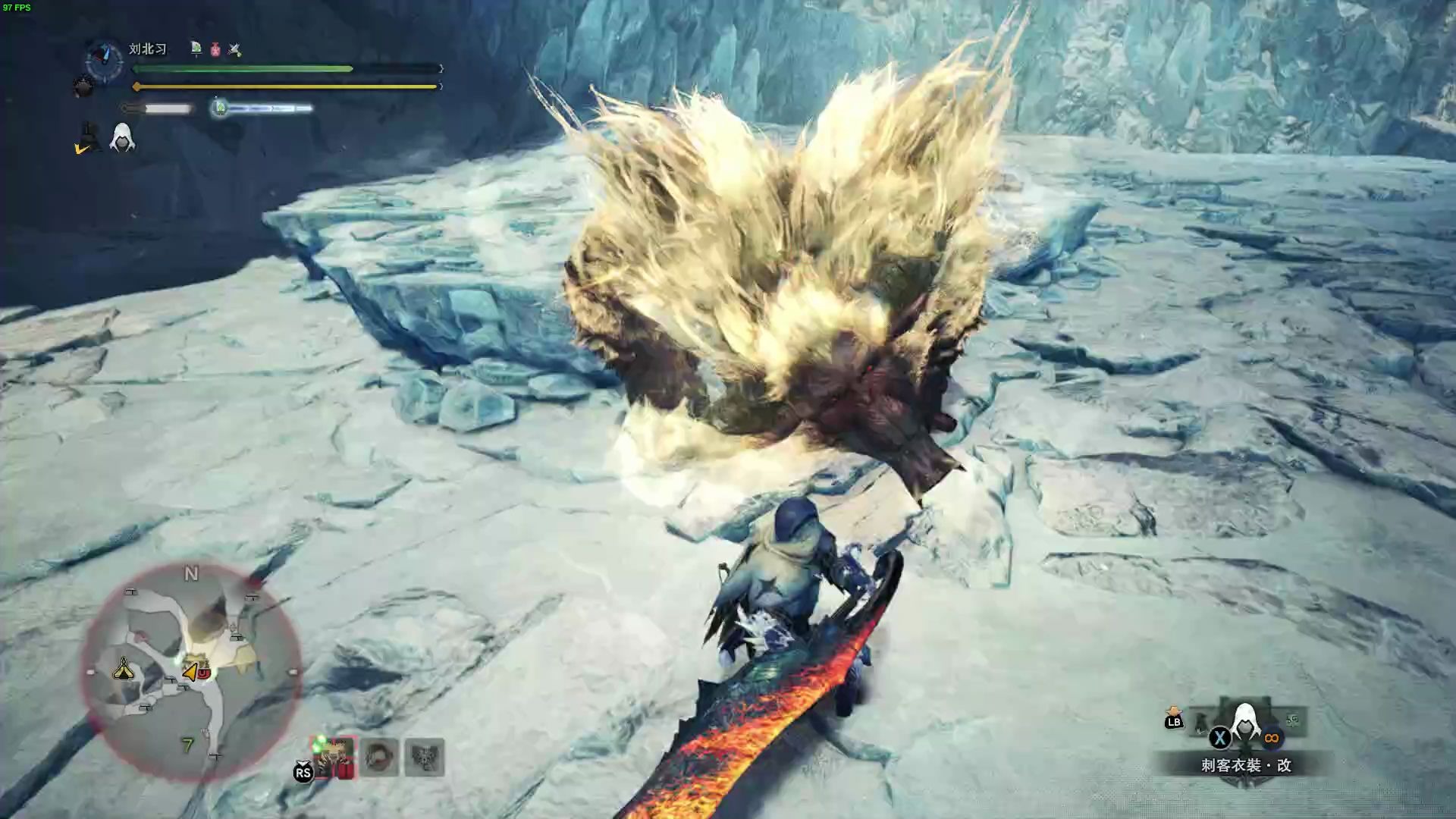Click the dark mantle icon with yellow checkmark
This screenshot has width=1456, height=819.
(88, 139)
